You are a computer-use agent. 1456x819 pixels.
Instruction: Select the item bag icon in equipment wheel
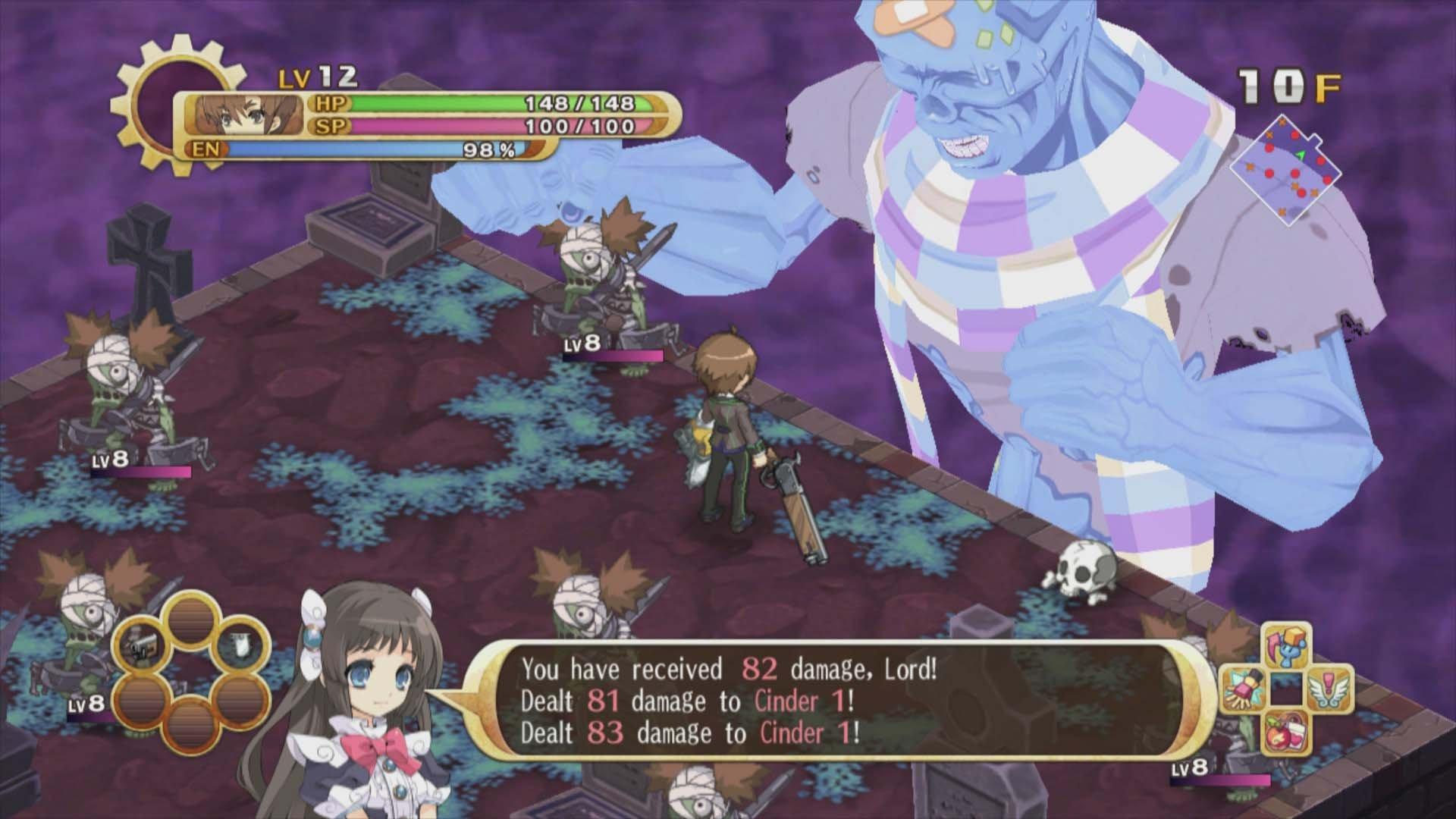[240, 645]
